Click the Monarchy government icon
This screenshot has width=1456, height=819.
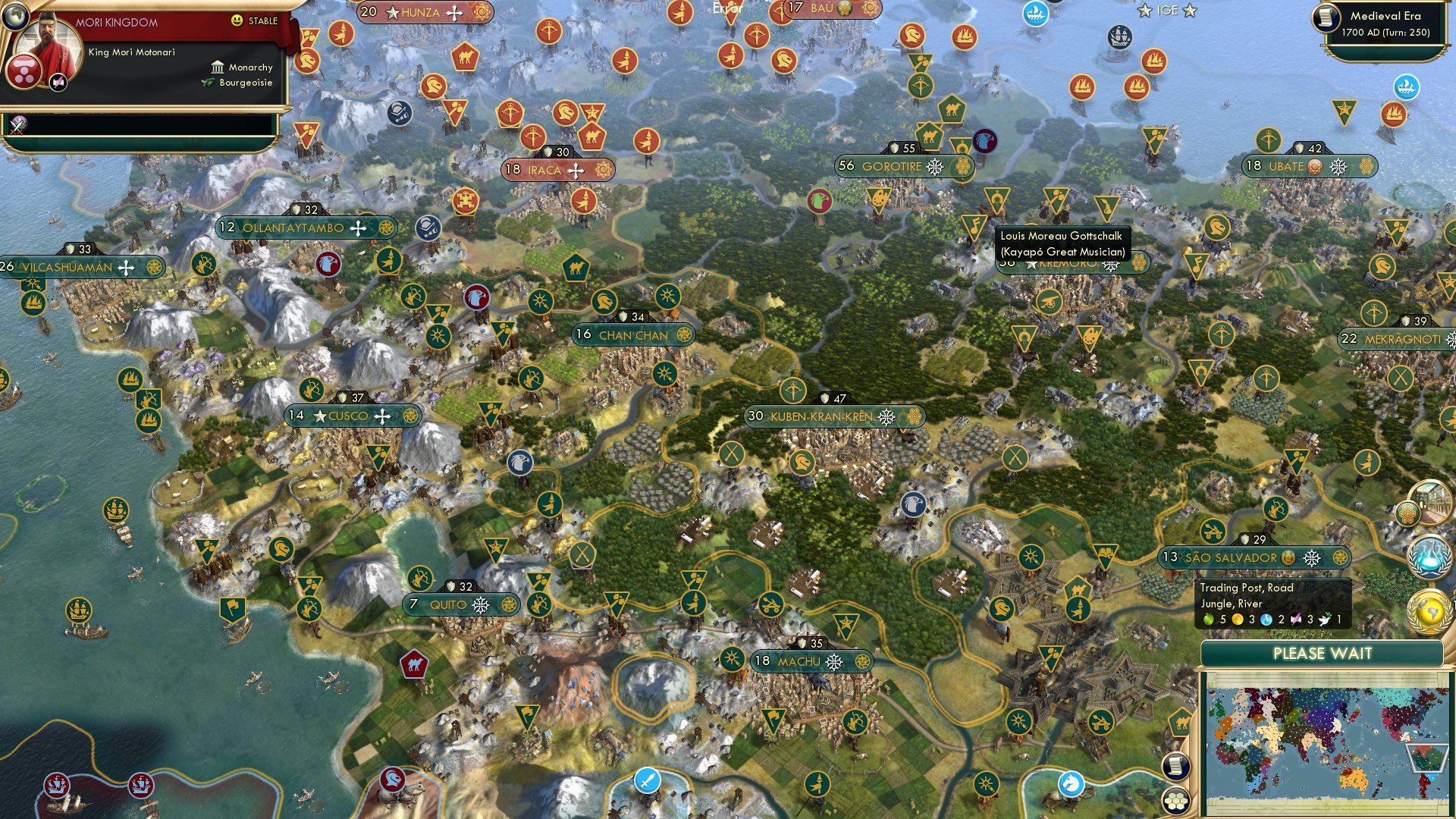[x=218, y=68]
